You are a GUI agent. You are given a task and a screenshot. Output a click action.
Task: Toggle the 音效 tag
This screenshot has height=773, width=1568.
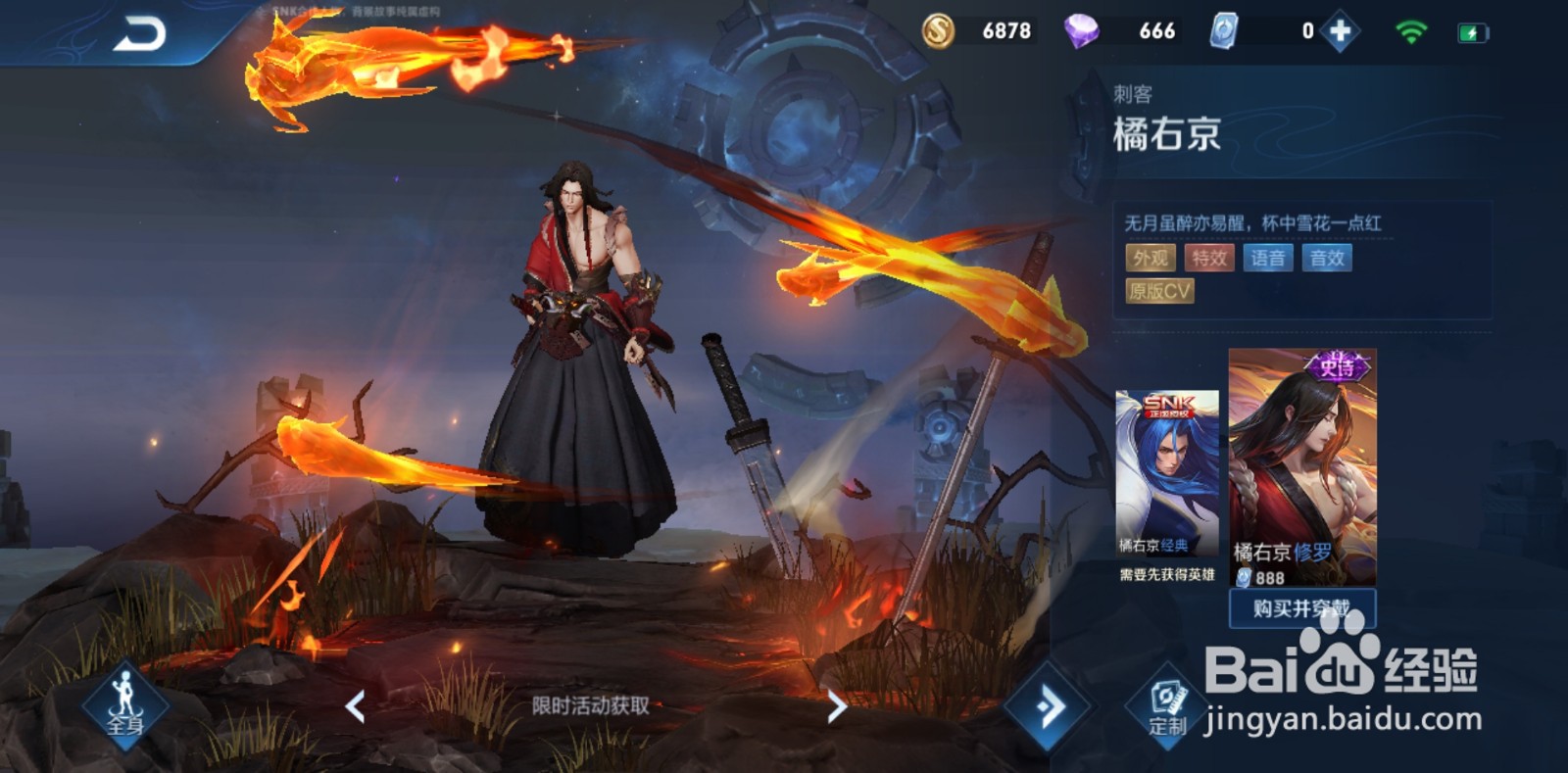tap(1328, 258)
